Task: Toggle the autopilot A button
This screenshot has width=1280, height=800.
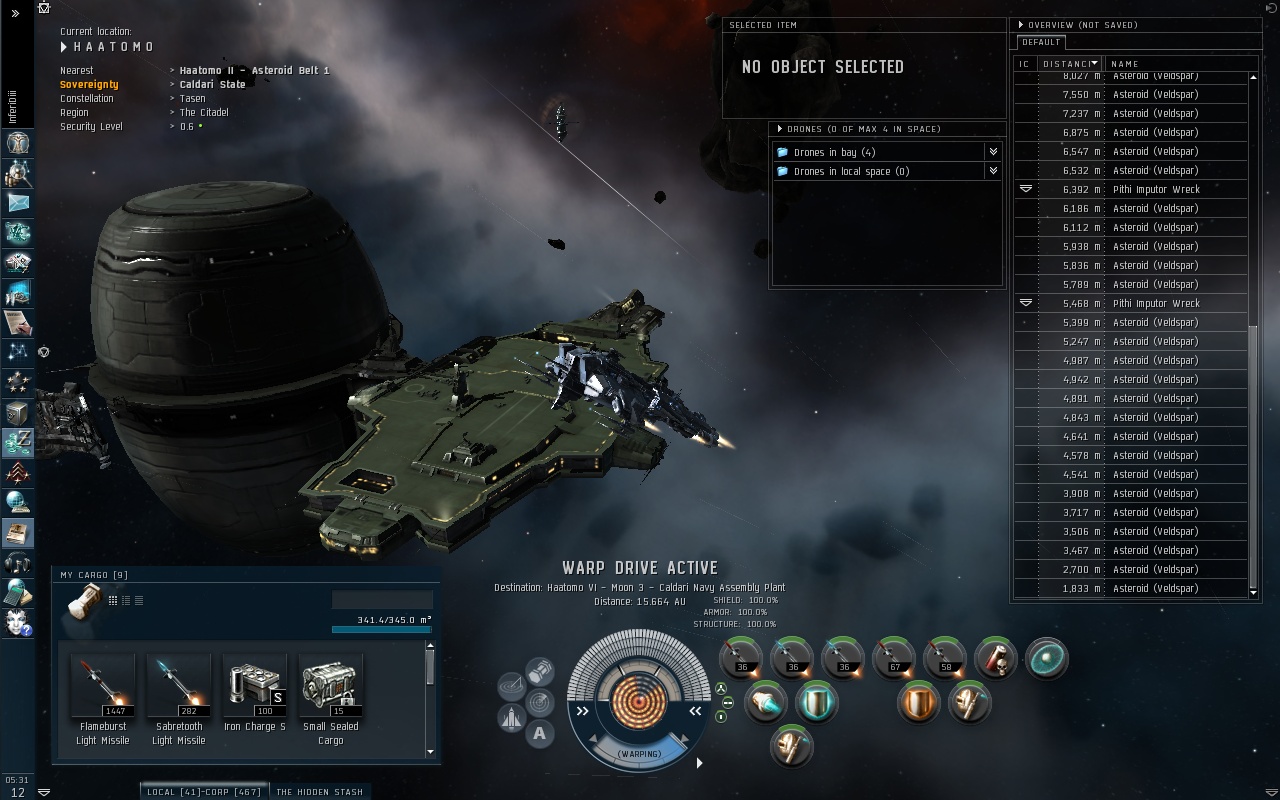Action: point(540,735)
